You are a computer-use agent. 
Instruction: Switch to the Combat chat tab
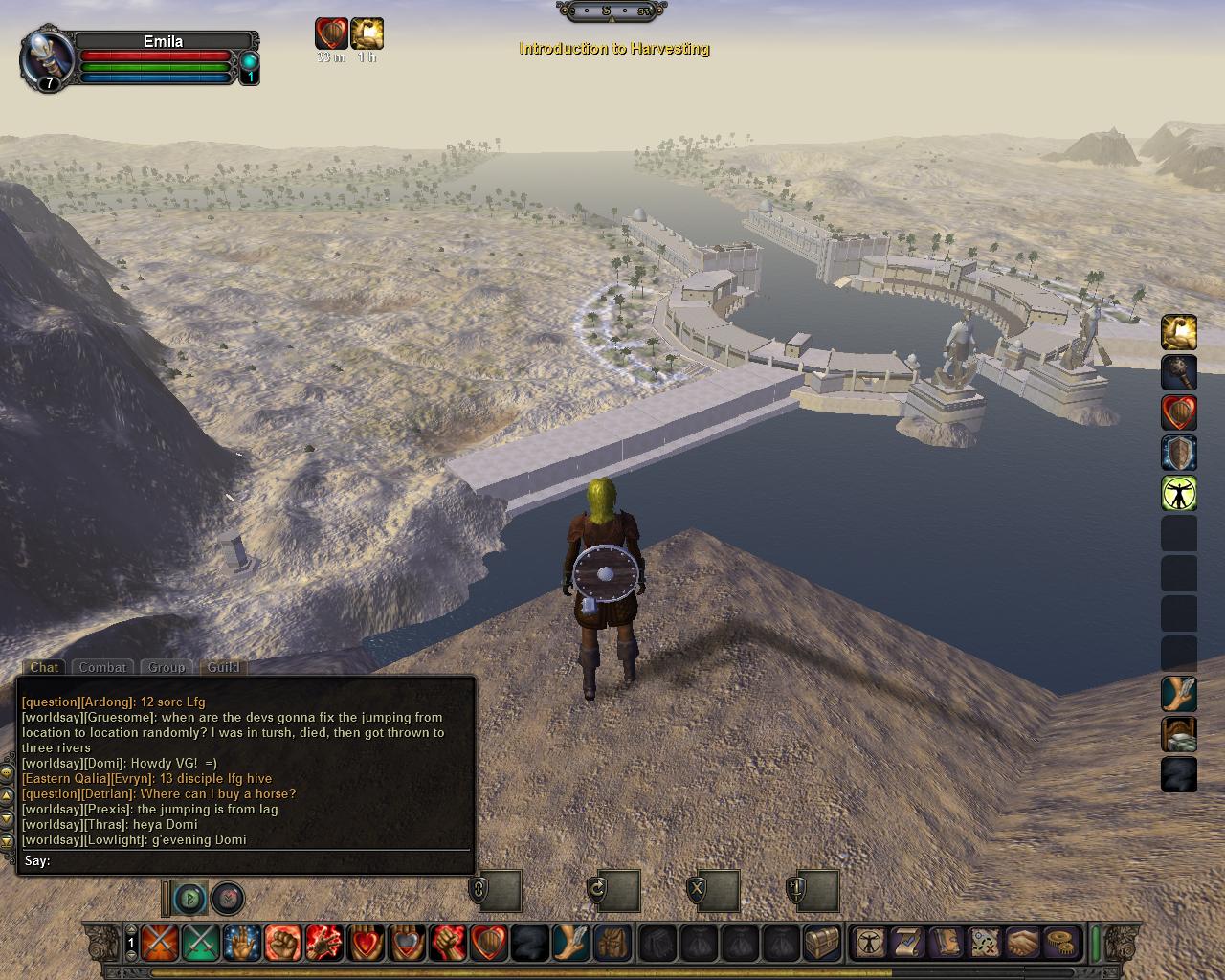(x=102, y=667)
